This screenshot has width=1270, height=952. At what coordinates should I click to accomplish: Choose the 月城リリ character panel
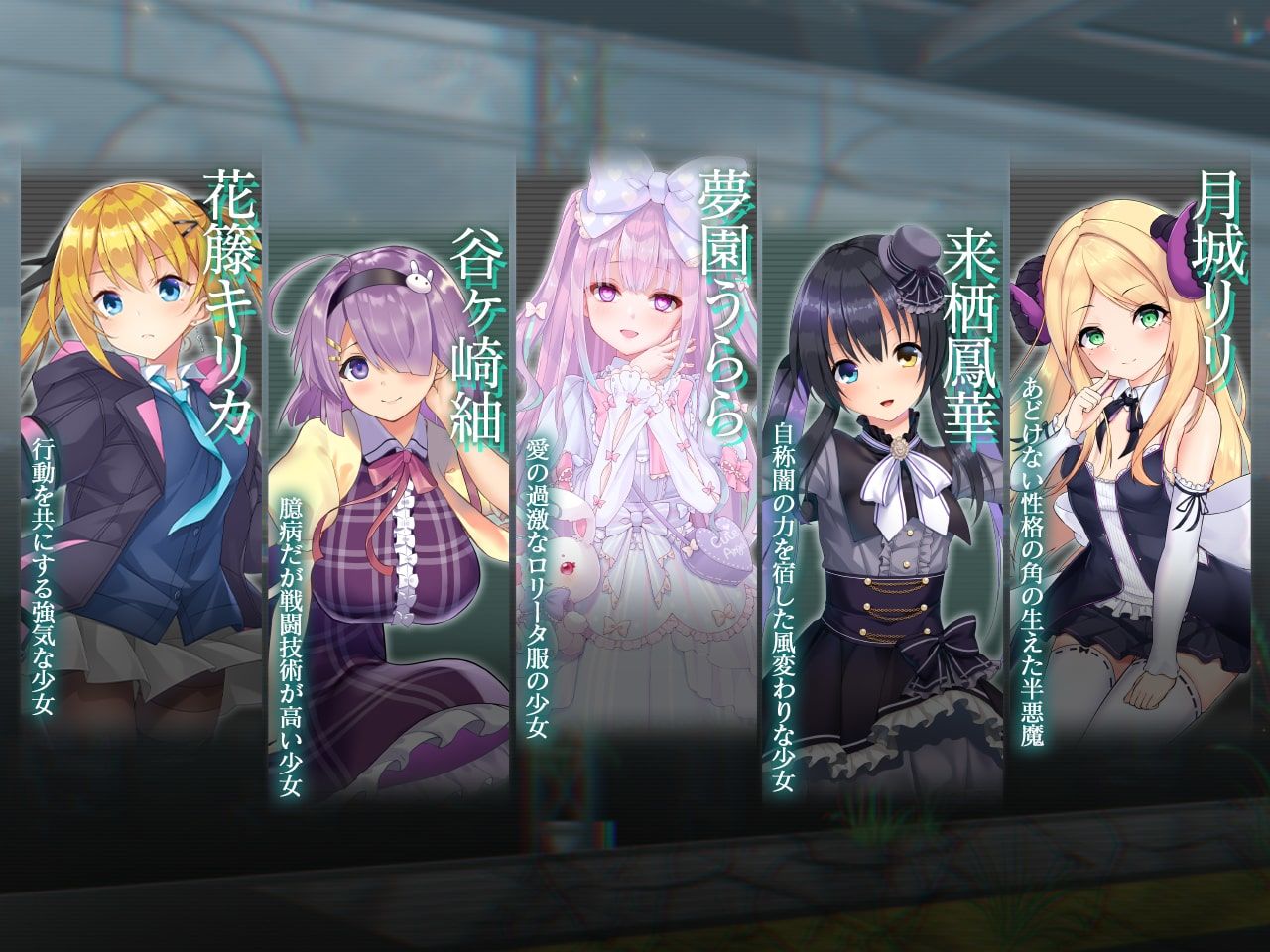click(1131, 446)
